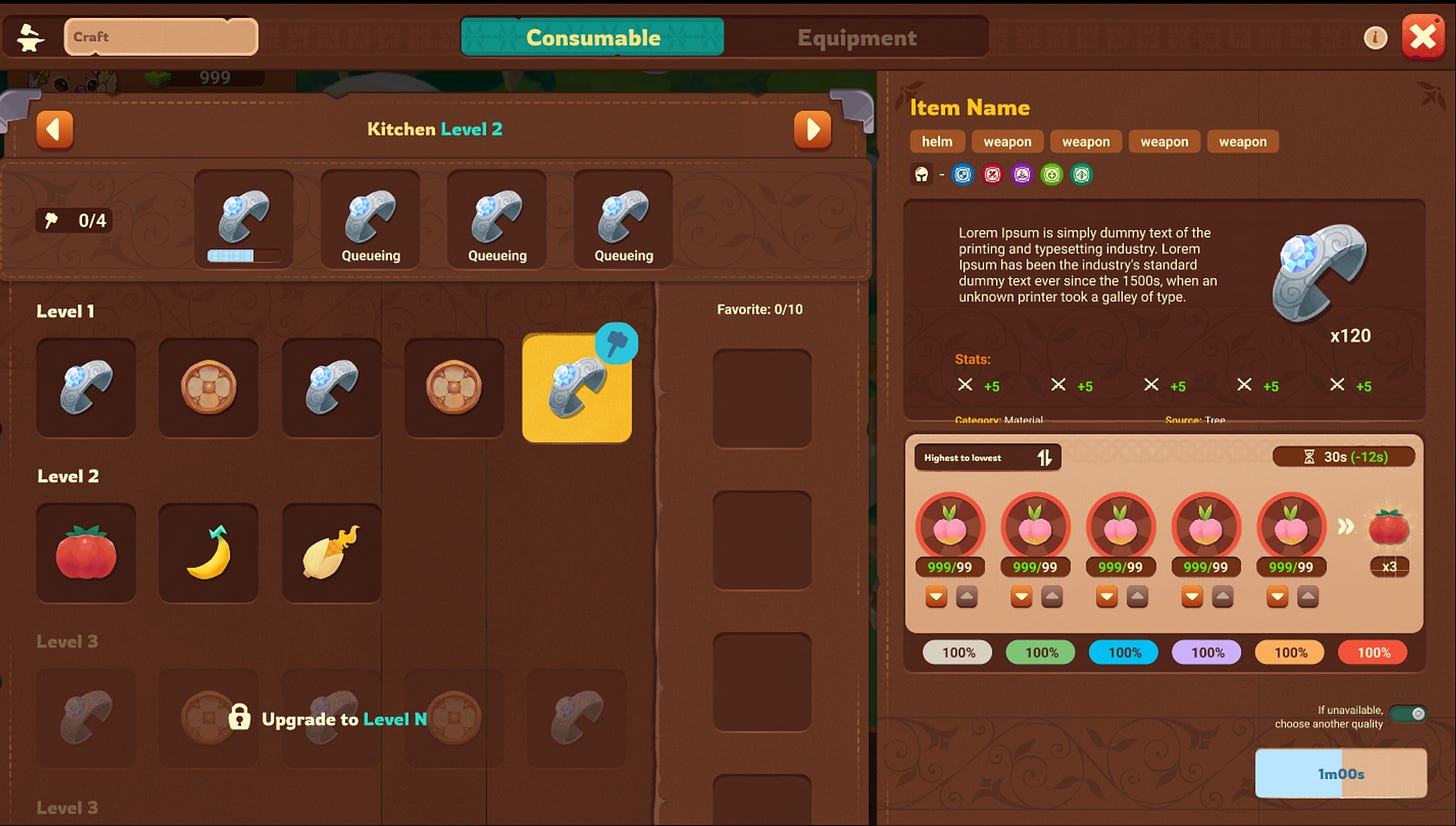This screenshot has height=826, width=1456.
Task: Click the Craft search field
Action: [160, 36]
